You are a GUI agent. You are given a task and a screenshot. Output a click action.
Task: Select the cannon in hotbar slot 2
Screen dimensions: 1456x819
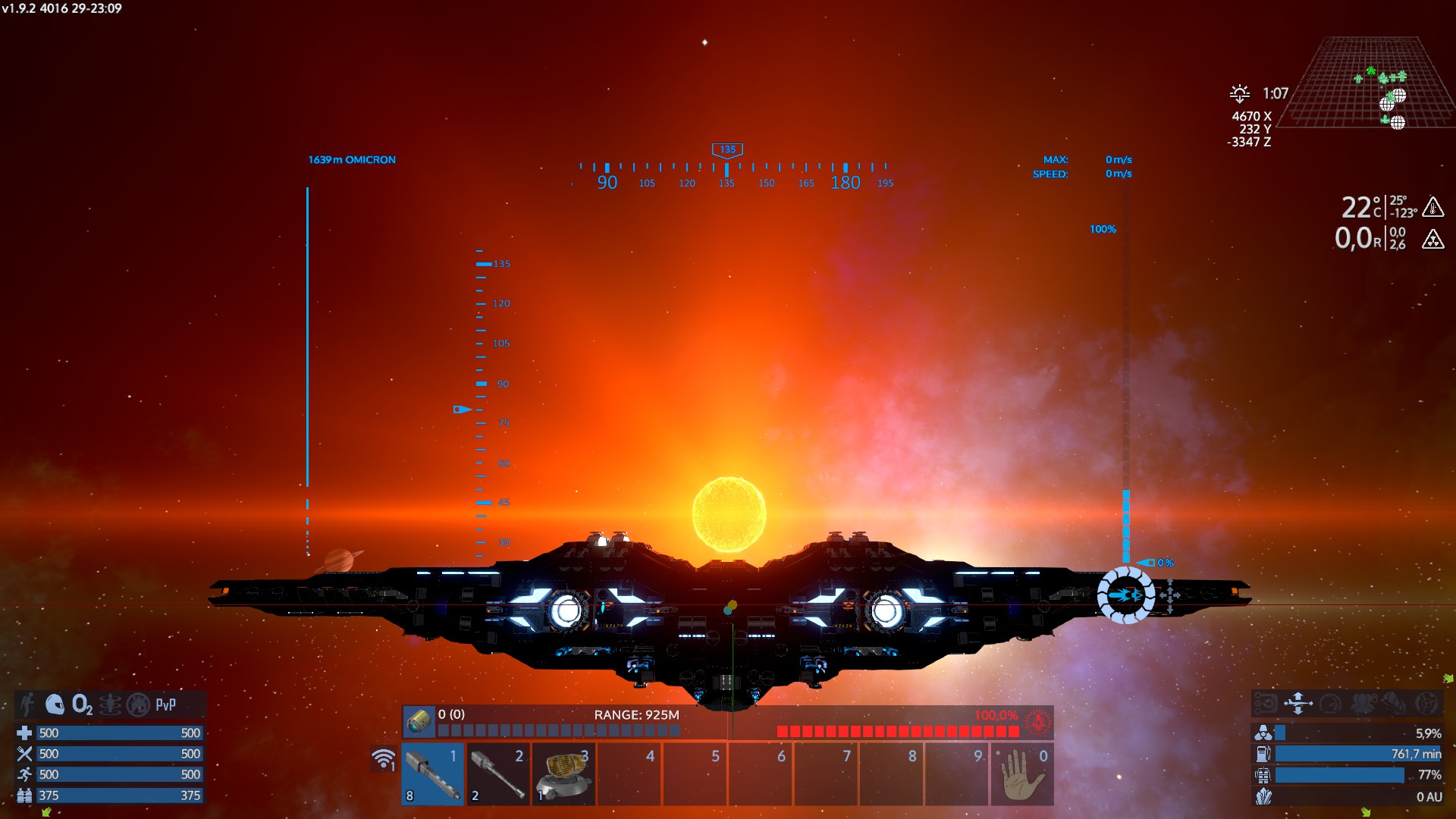[x=497, y=773]
